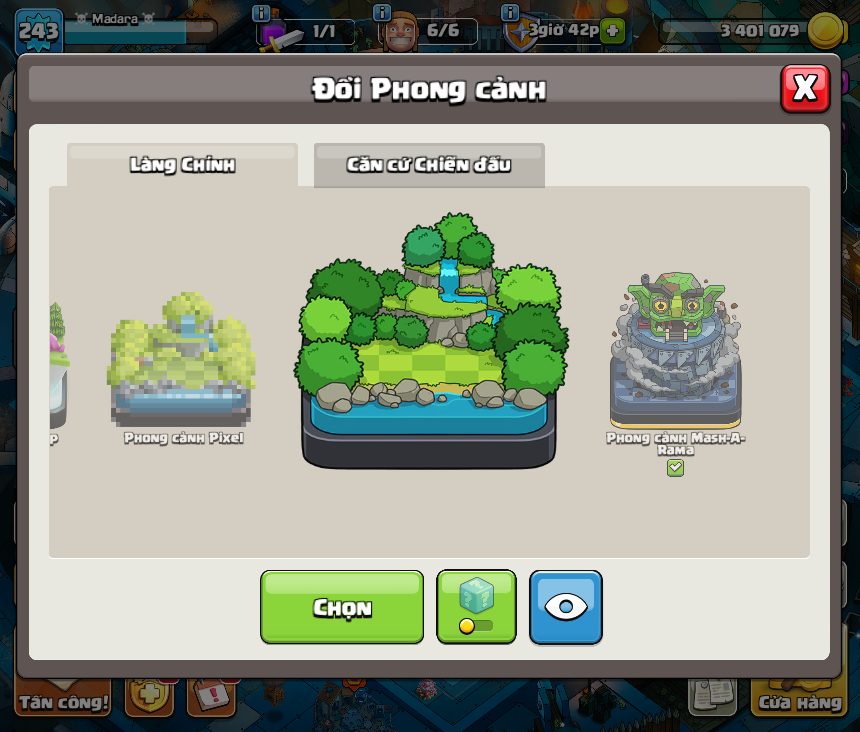Confirm with the green Chọn button

[x=342, y=607]
